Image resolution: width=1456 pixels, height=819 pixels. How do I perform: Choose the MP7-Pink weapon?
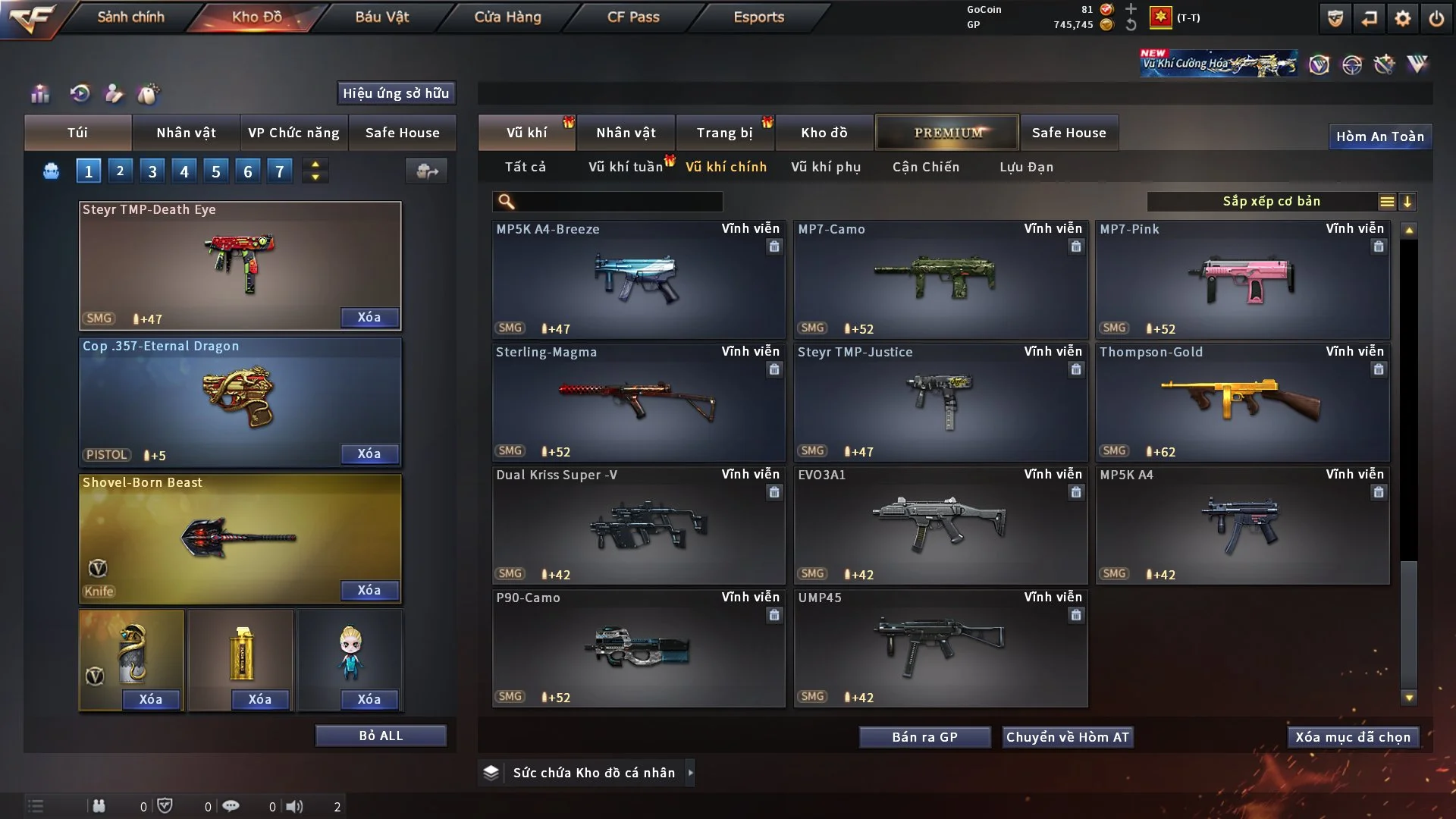1242,280
